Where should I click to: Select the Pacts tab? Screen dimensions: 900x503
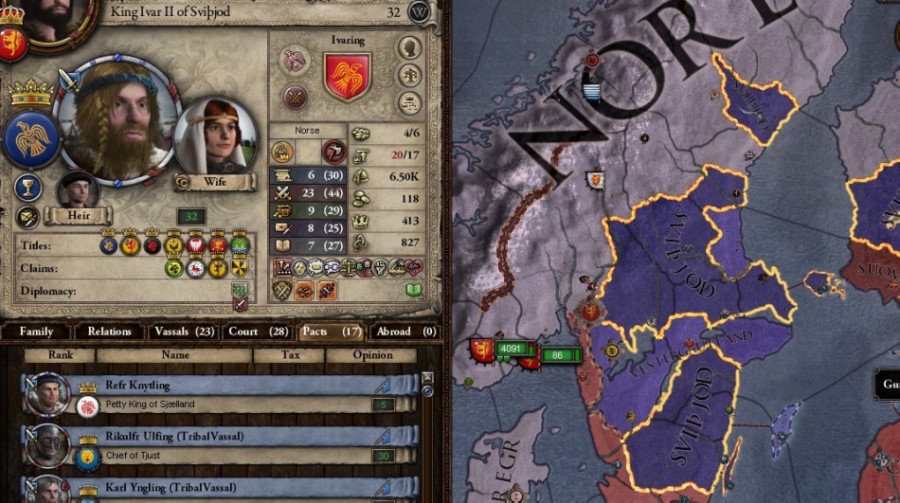tap(330, 331)
